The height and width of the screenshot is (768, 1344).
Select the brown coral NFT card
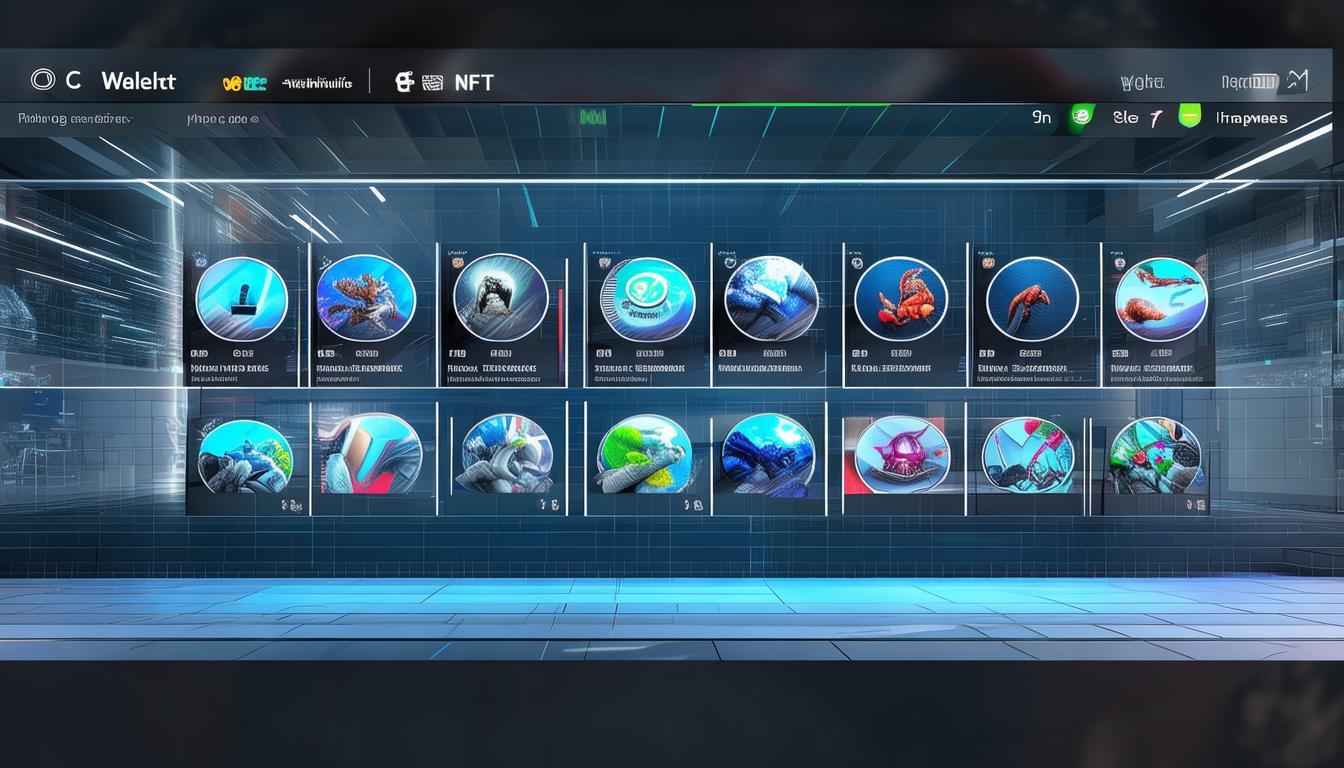click(x=366, y=298)
